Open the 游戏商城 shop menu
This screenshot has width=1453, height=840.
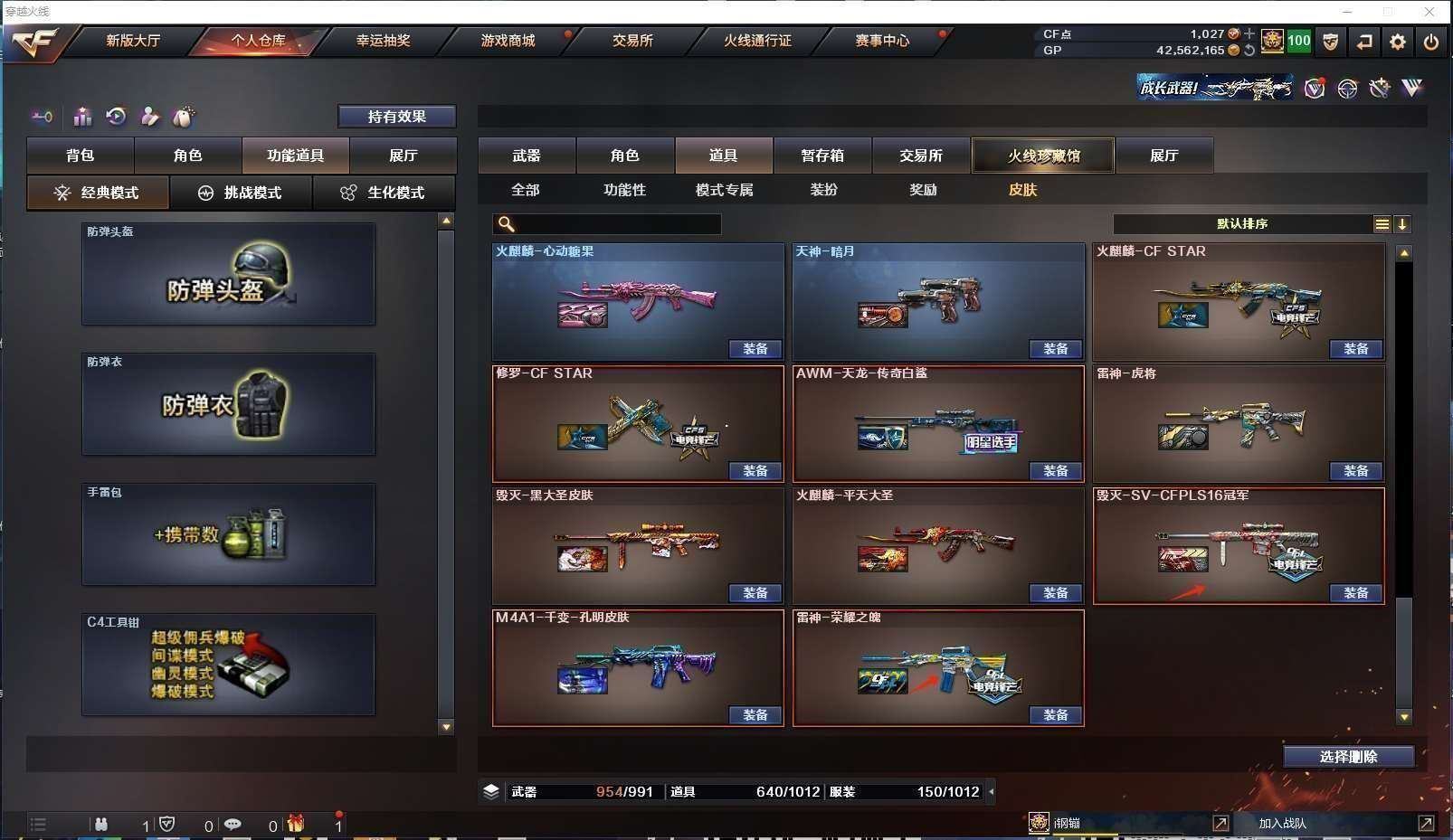point(508,41)
